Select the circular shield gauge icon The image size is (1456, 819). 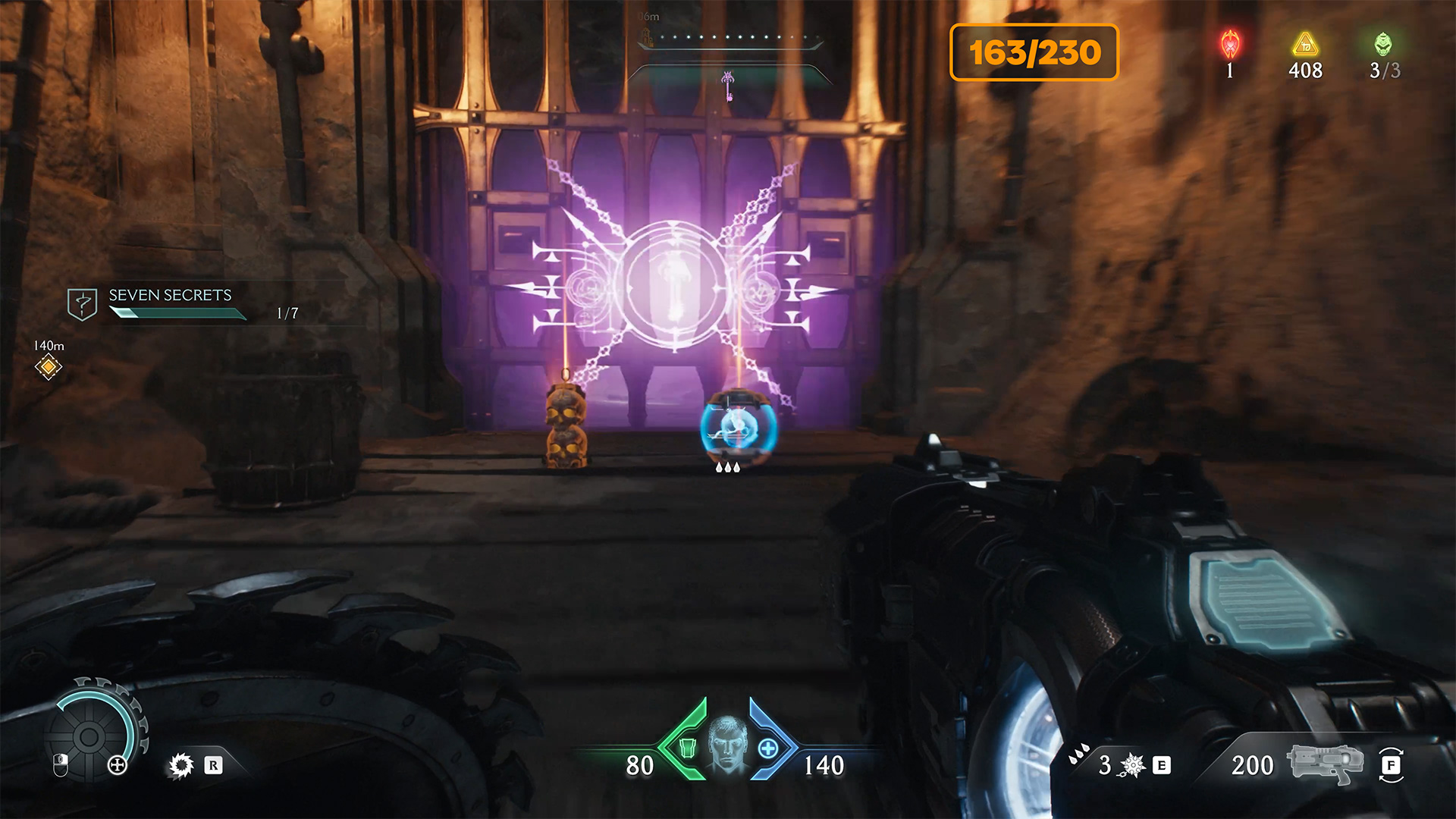coord(89,736)
